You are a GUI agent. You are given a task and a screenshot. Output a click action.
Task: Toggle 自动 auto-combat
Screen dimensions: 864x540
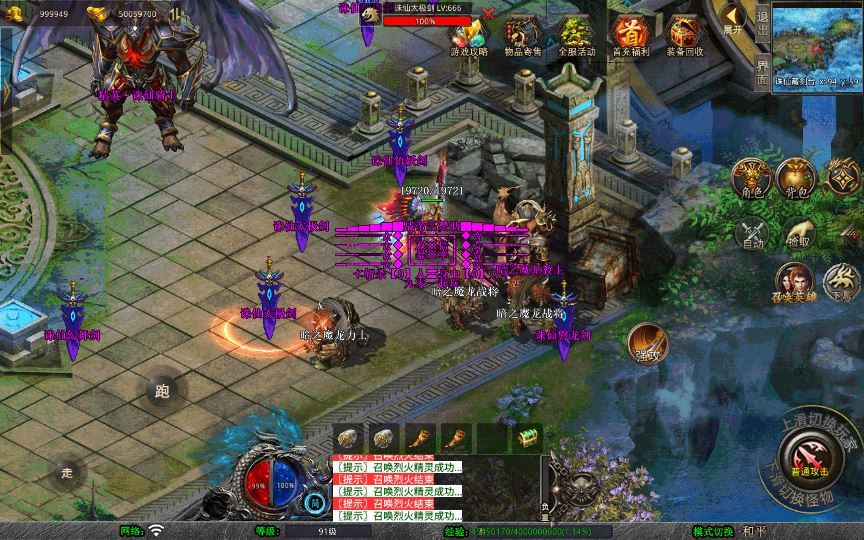(x=752, y=233)
